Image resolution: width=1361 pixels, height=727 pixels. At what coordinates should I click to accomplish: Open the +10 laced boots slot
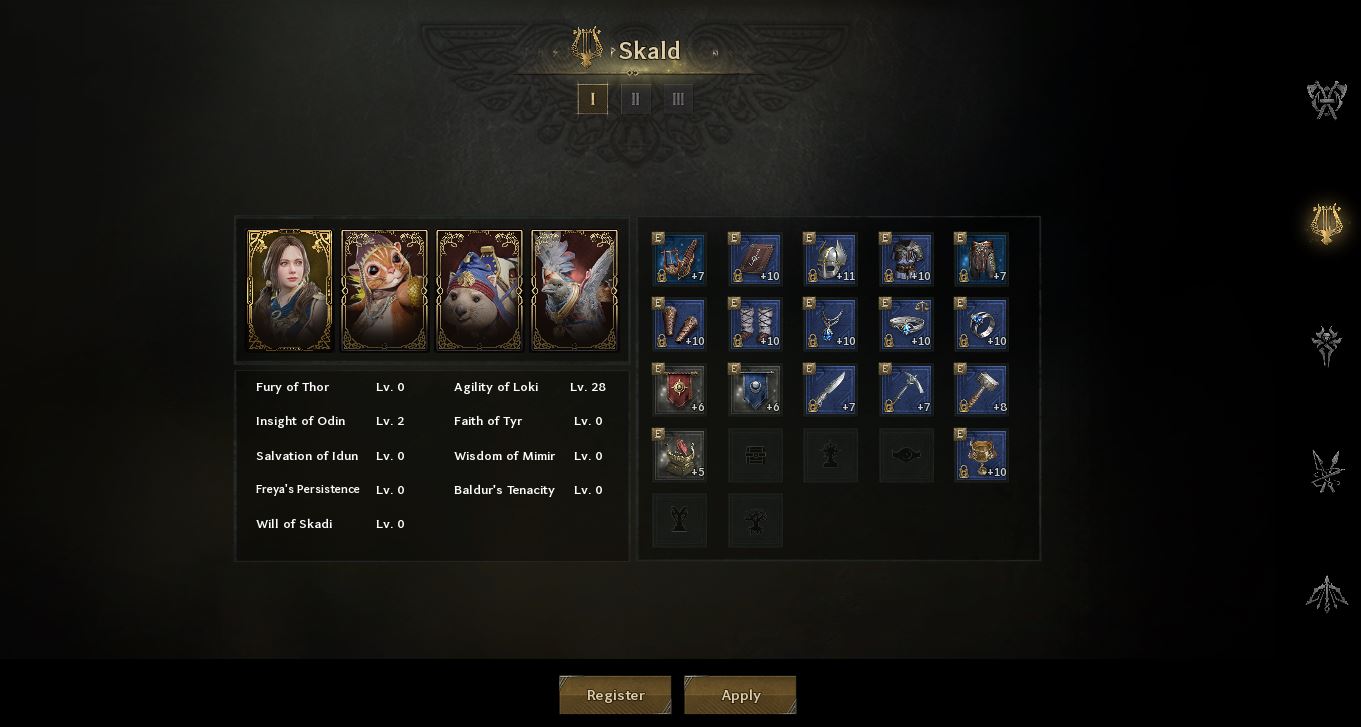coord(755,324)
